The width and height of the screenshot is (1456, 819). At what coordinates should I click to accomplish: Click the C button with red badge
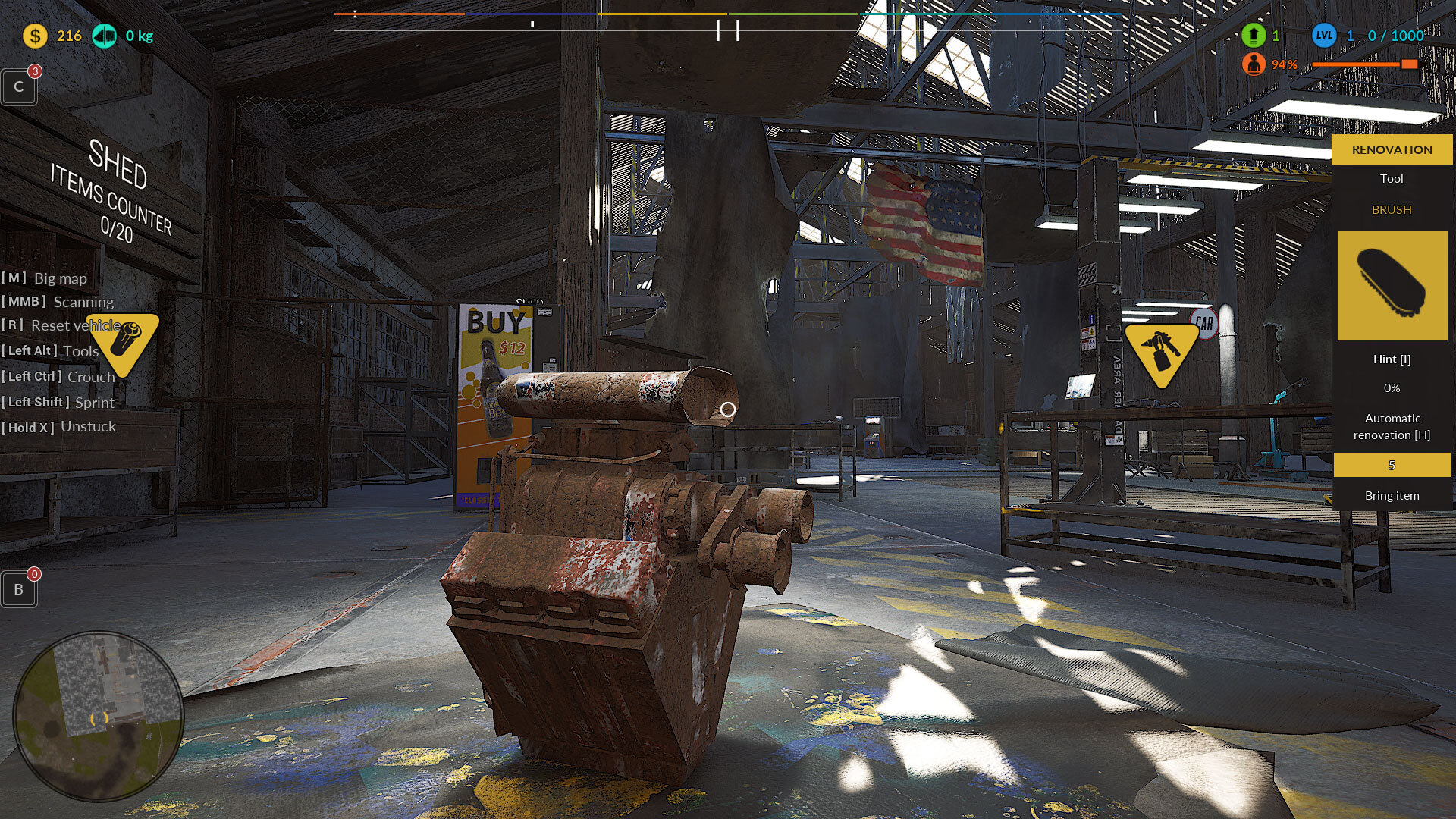point(19,86)
